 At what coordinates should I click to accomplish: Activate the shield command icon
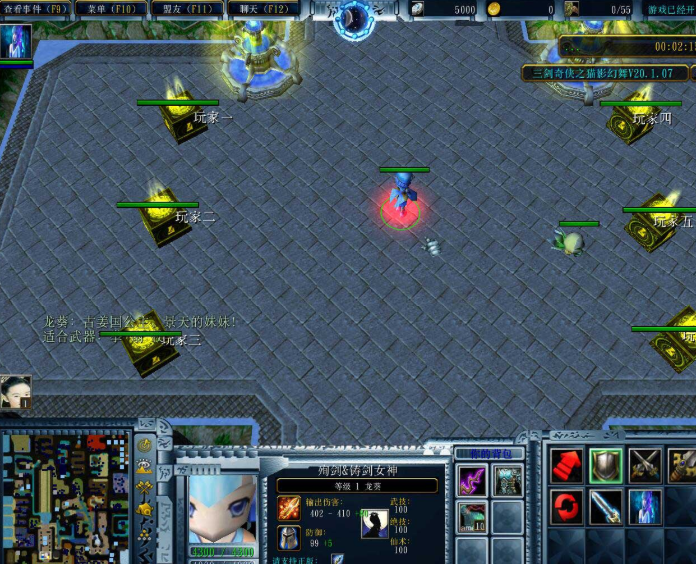coord(606,465)
